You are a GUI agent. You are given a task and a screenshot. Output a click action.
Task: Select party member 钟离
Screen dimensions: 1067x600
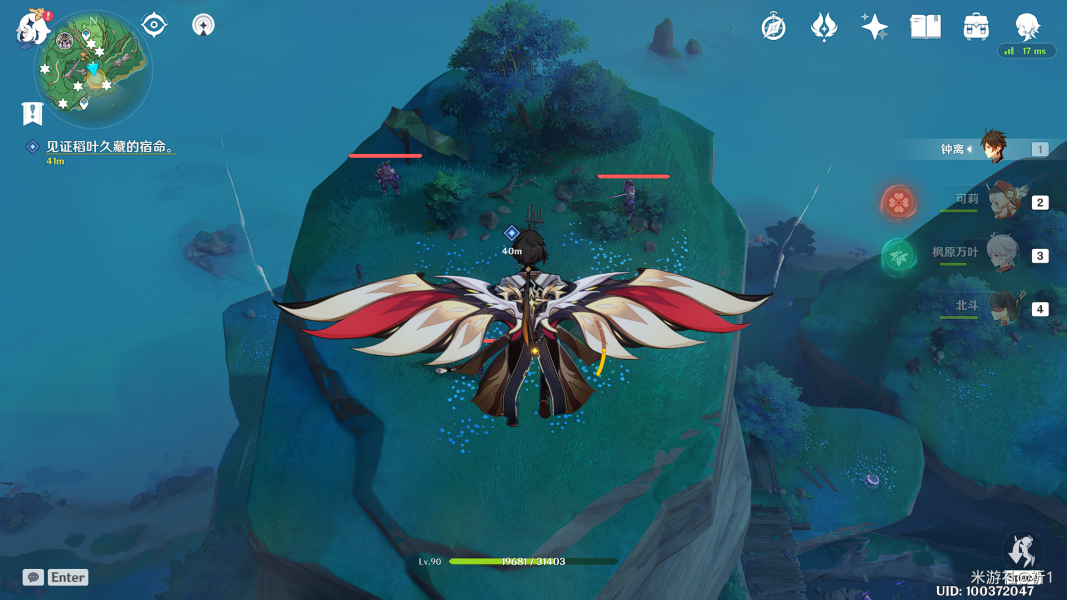tap(992, 148)
